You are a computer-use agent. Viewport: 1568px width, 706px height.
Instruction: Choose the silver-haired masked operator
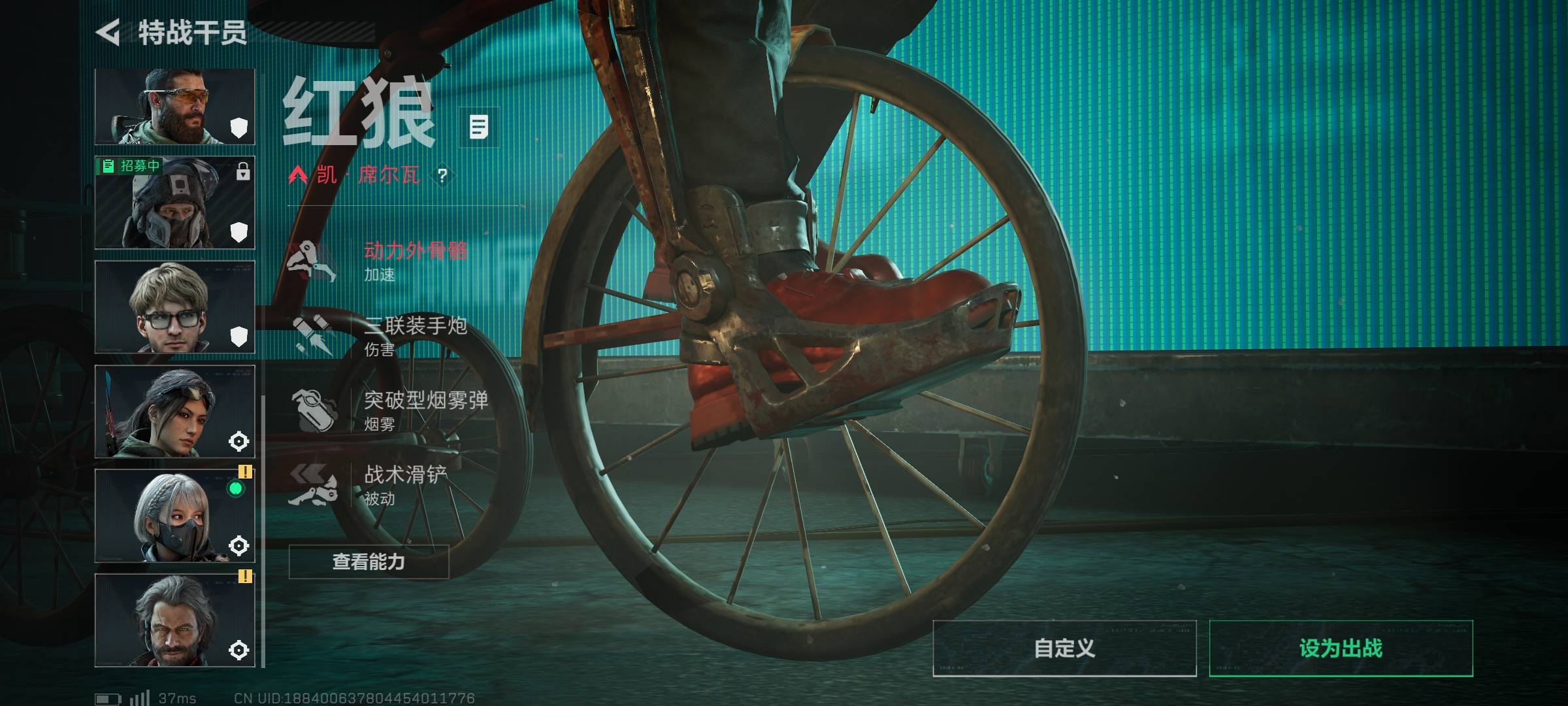click(174, 516)
